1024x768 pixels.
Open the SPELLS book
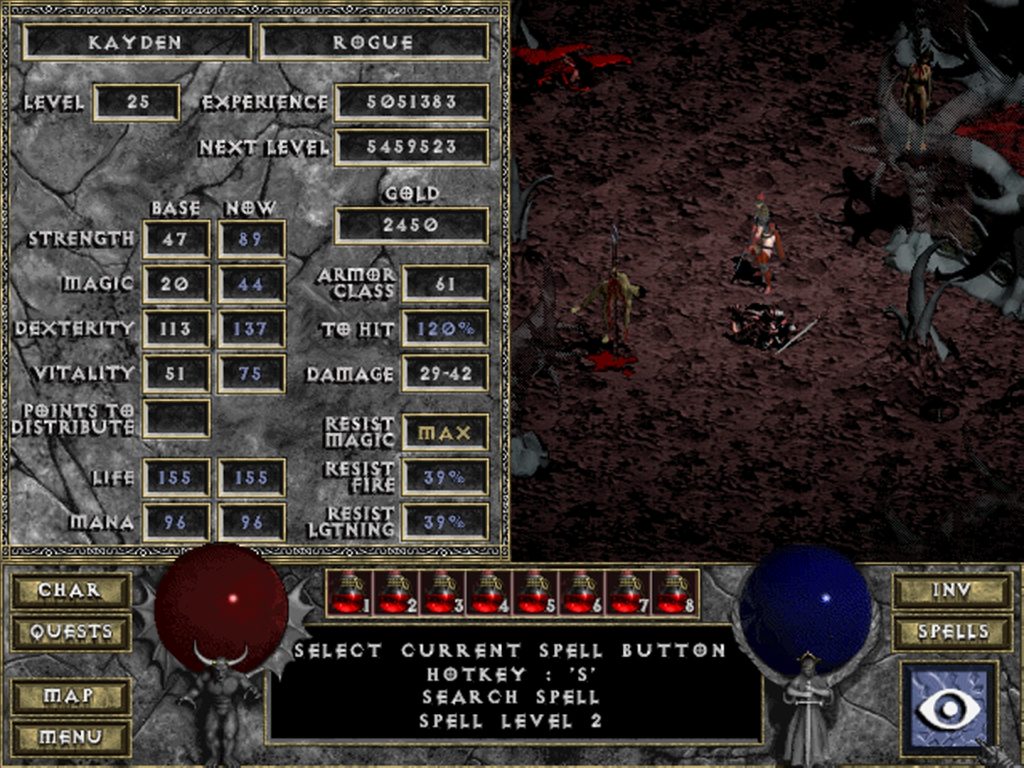point(952,632)
